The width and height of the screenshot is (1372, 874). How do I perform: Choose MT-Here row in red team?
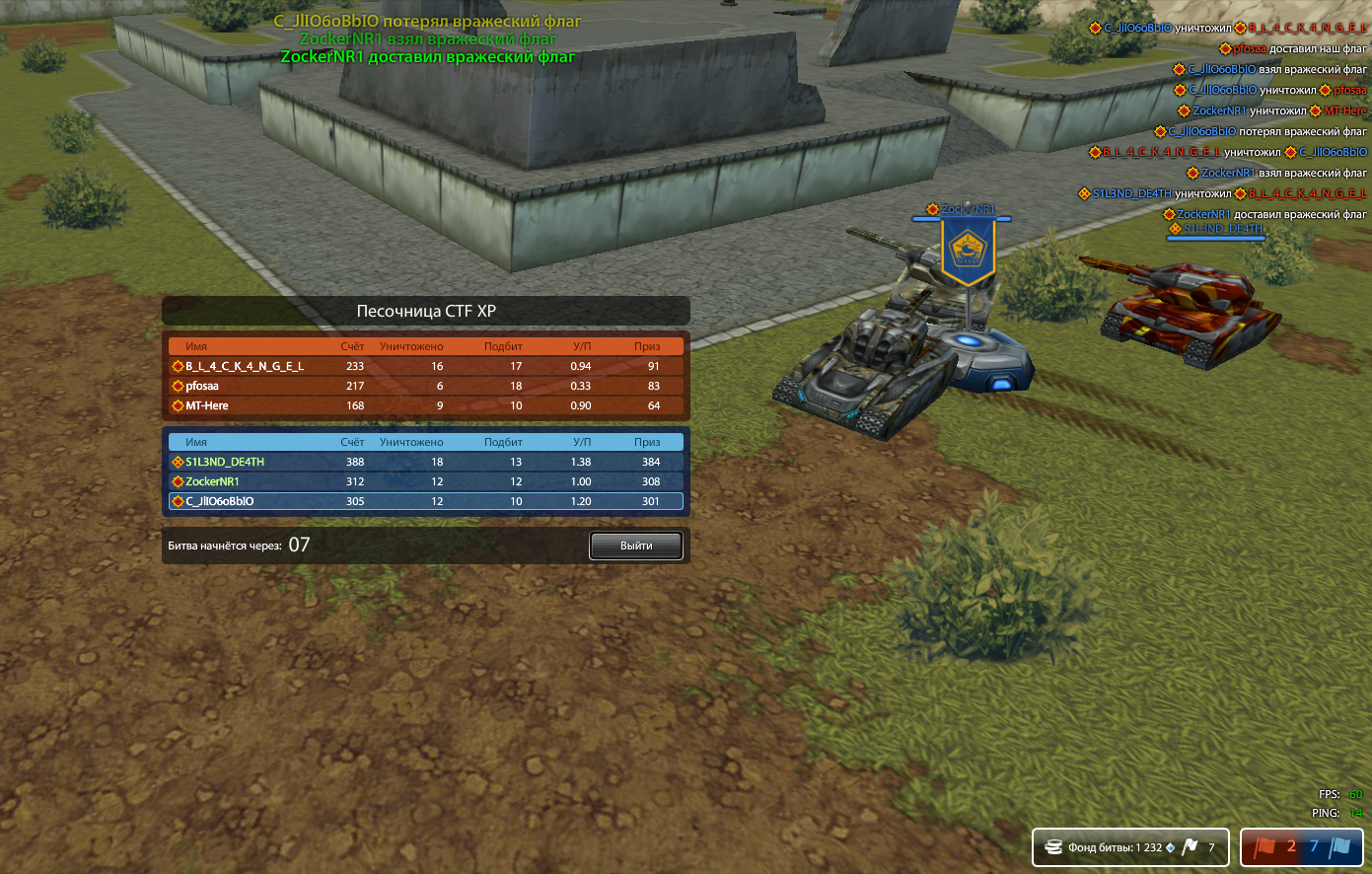point(425,405)
